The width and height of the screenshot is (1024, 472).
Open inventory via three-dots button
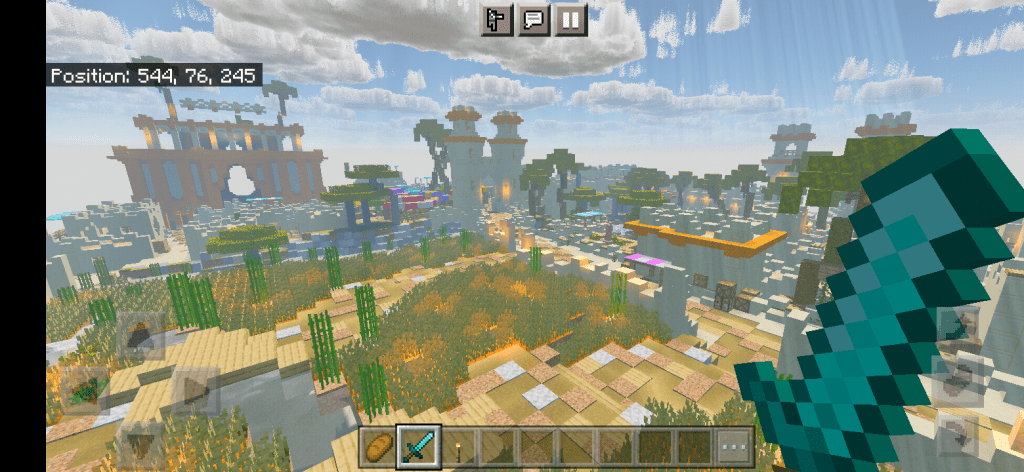point(735,445)
